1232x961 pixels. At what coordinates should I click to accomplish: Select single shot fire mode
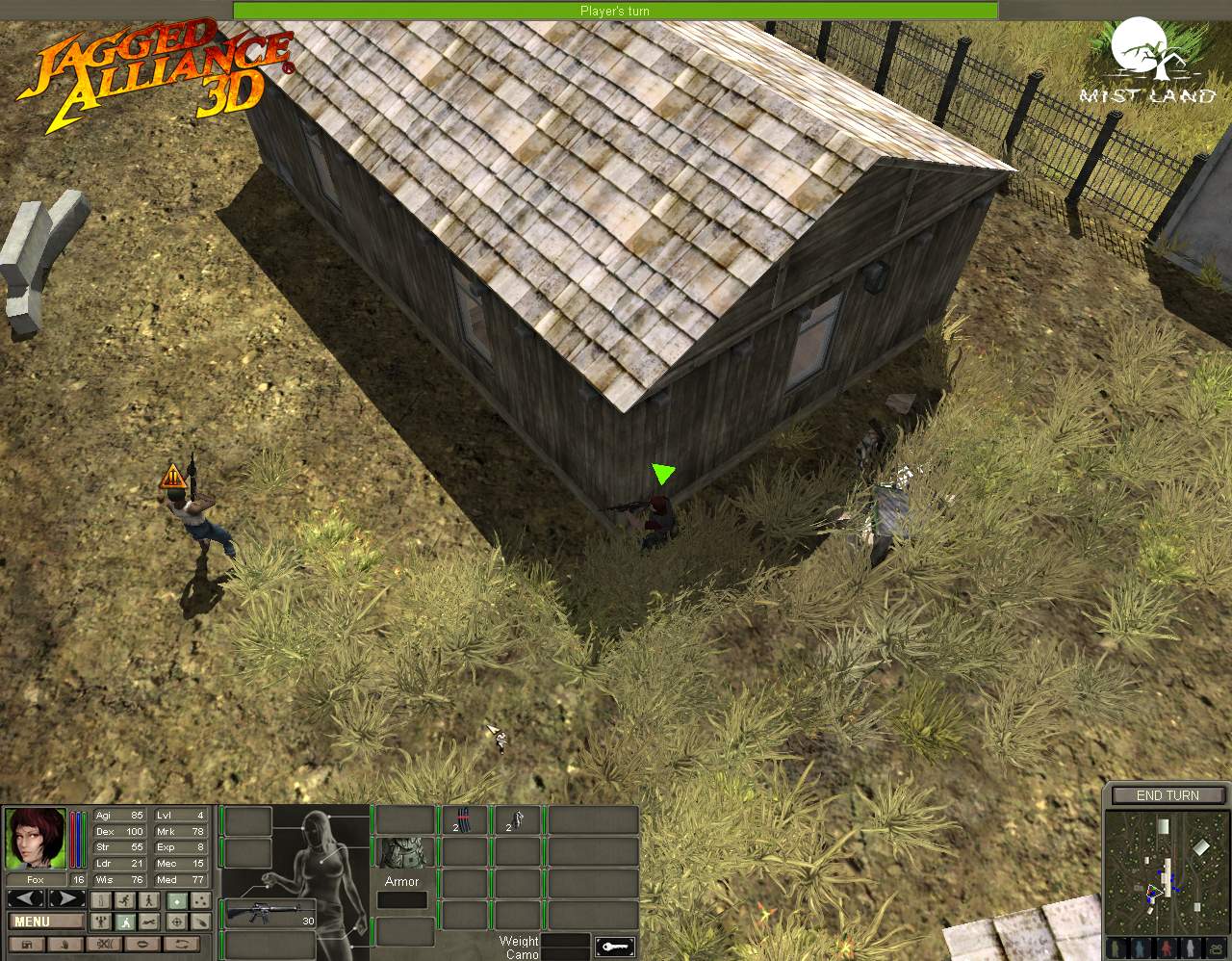pos(177,901)
